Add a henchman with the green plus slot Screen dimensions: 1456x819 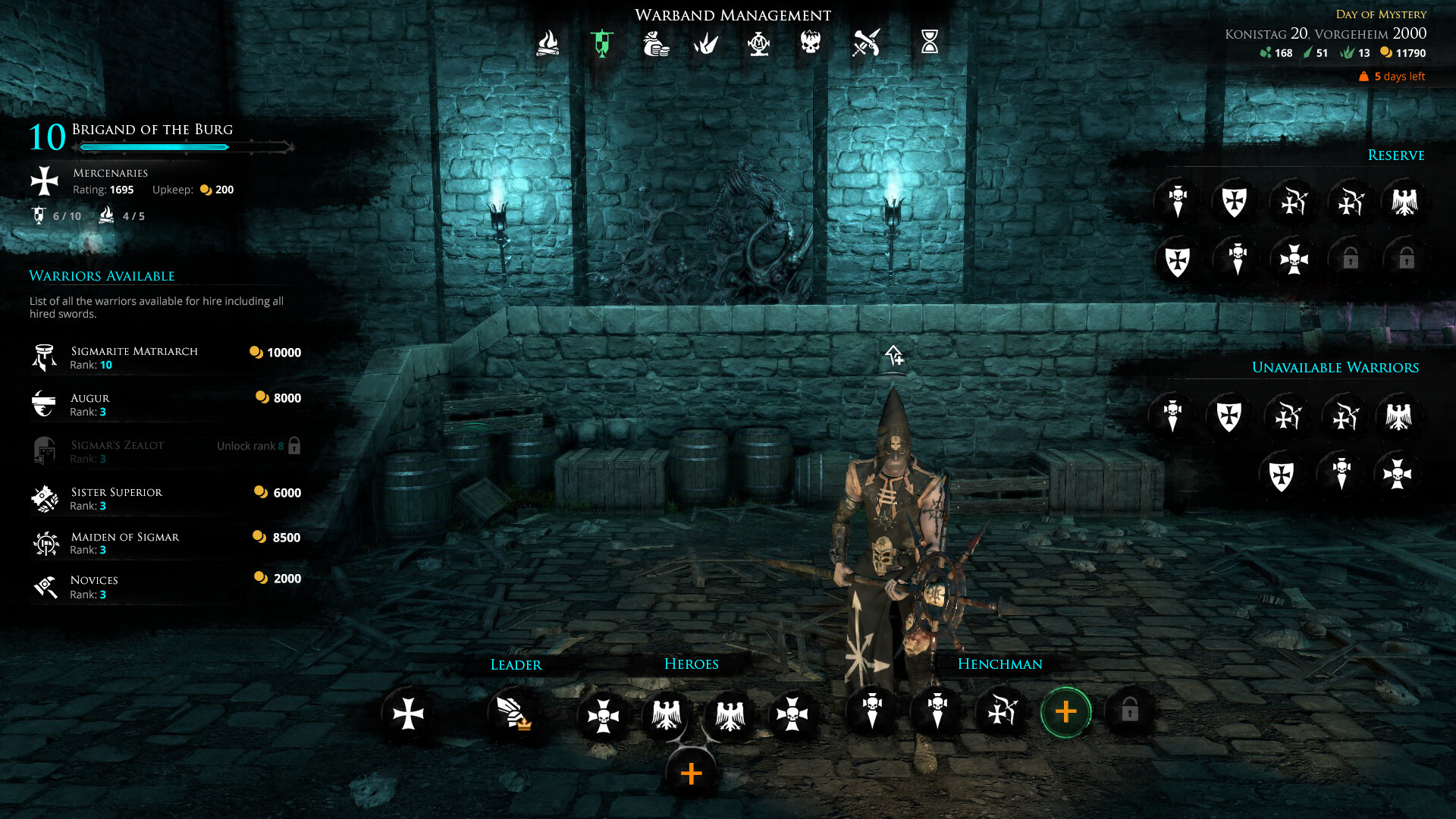(x=1065, y=711)
